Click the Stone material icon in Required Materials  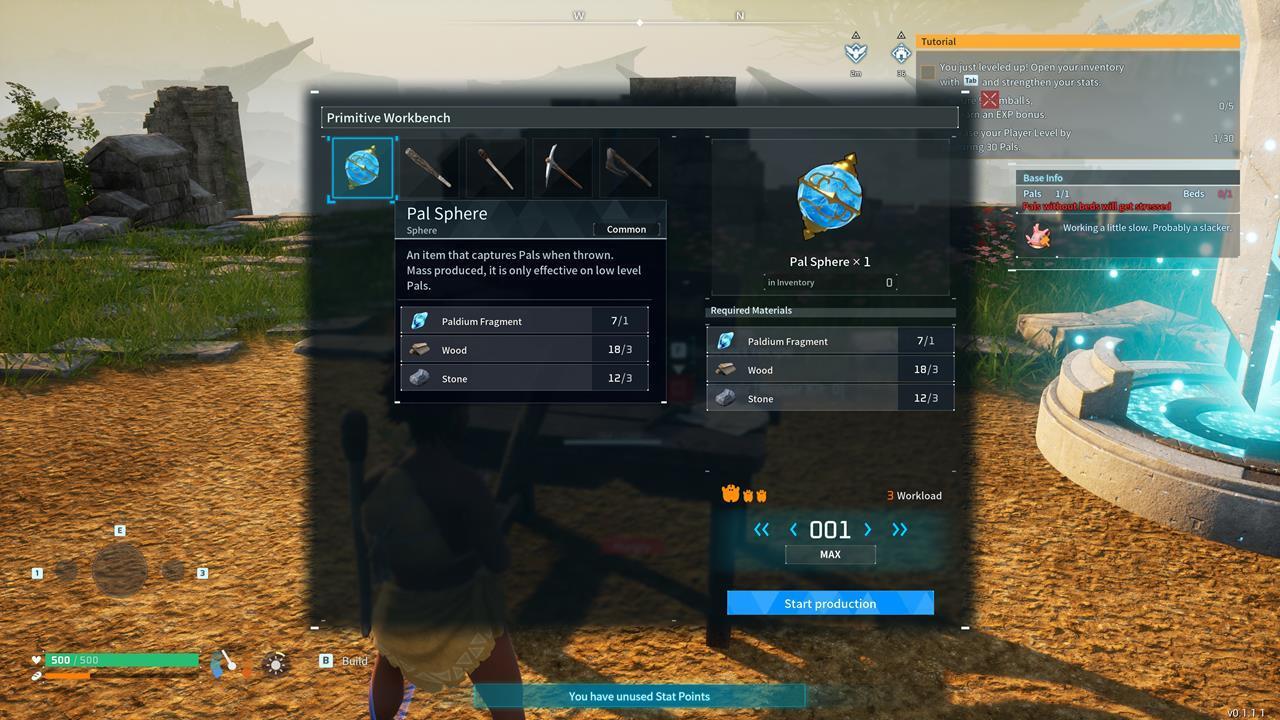[x=727, y=398]
